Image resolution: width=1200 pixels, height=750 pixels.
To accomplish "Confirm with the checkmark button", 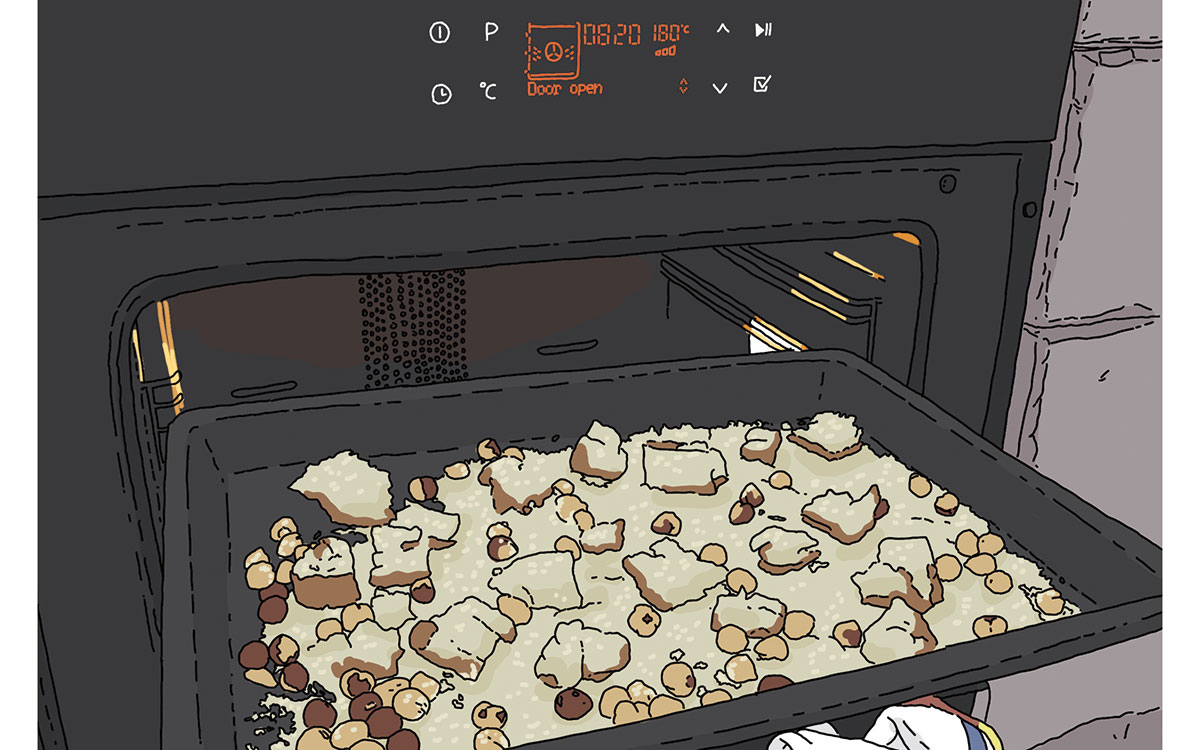I will pos(762,85).
